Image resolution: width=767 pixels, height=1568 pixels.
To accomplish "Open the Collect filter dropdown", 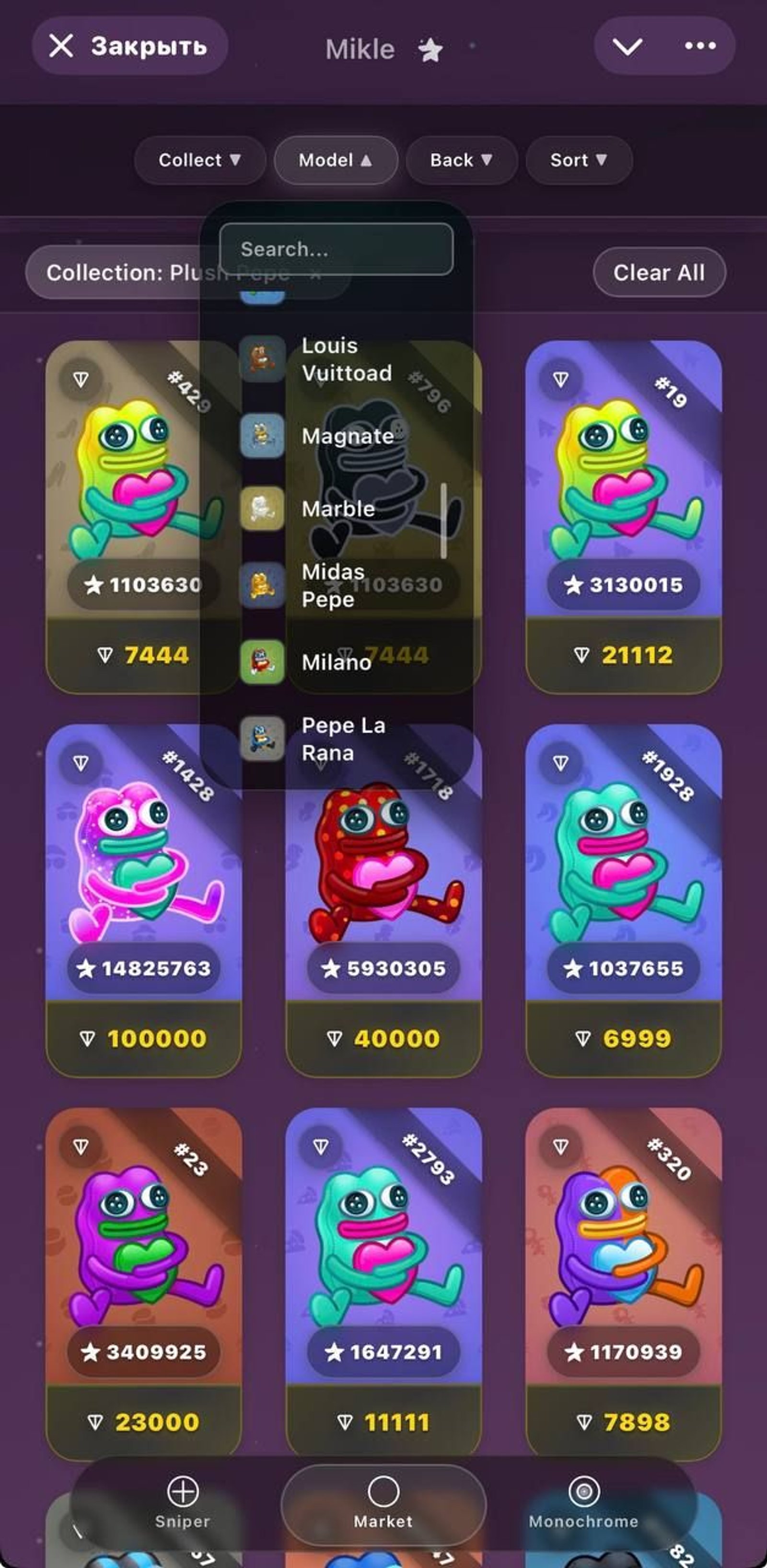I will tap(200, 160).
